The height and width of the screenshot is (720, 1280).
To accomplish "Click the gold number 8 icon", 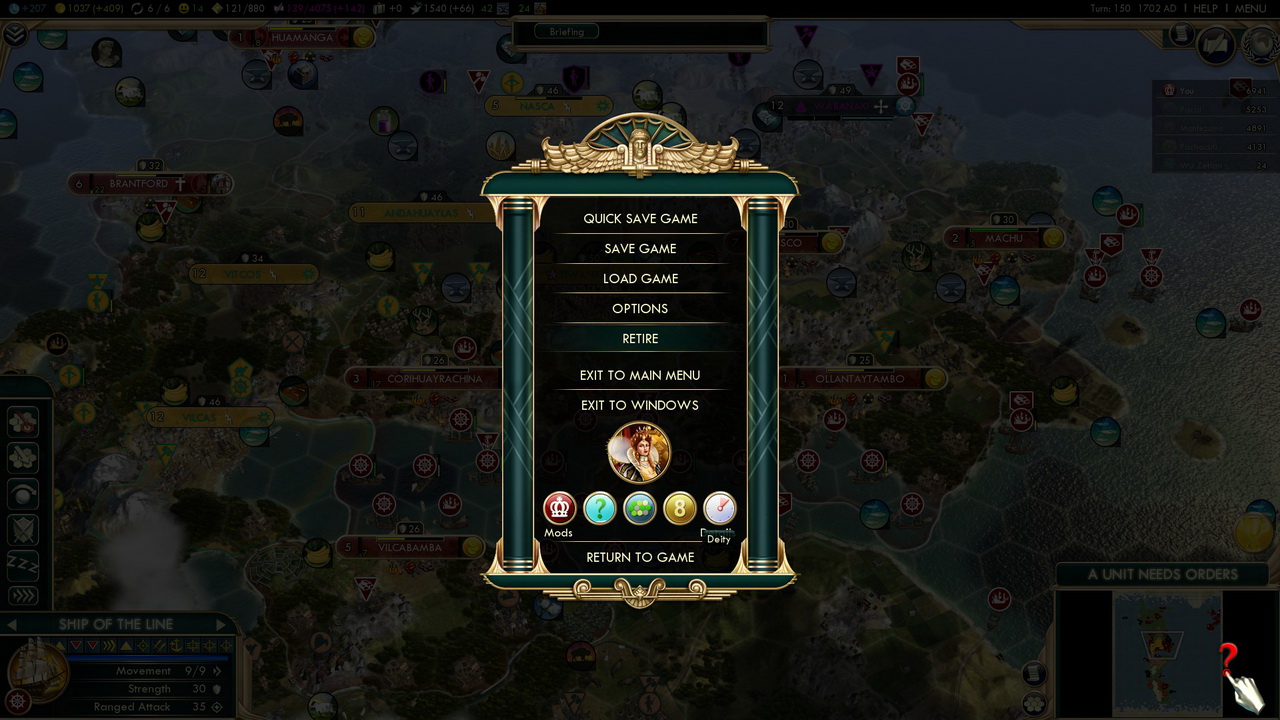I will (679, 508).
